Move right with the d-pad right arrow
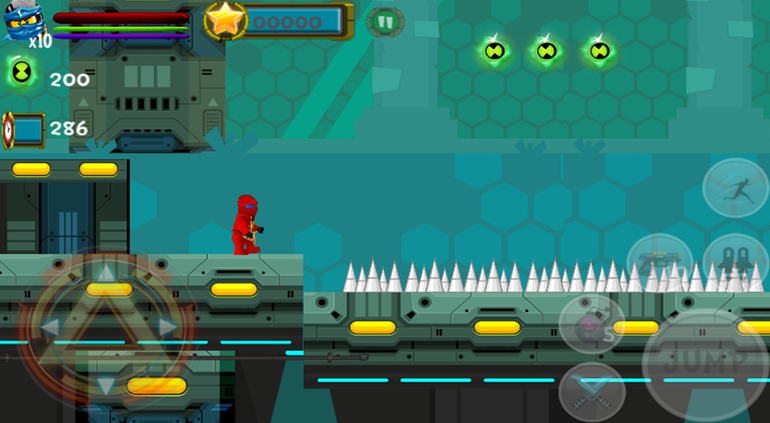This screenshot has height=423, width=770. [167, 326]
